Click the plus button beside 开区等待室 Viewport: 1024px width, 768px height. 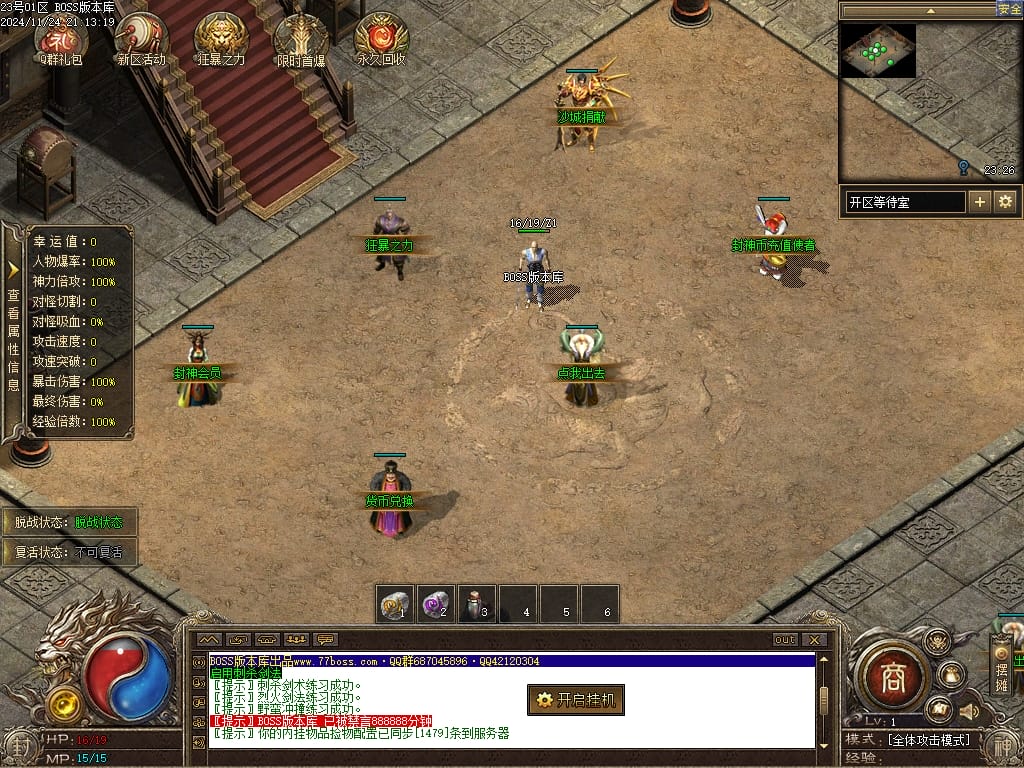(980, 202)
